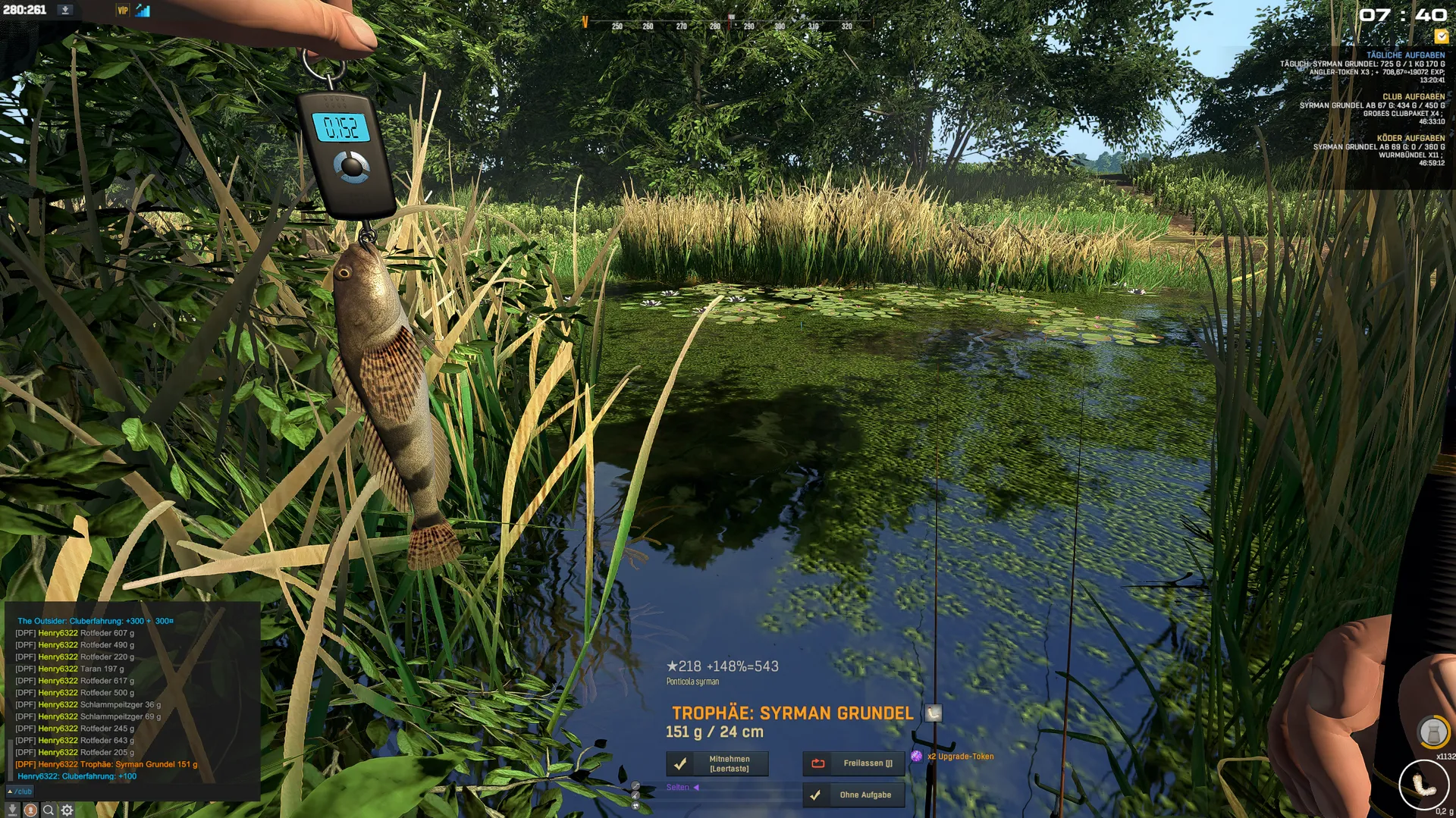Click the worm bait icon beside trophy title

pos(934,713)
